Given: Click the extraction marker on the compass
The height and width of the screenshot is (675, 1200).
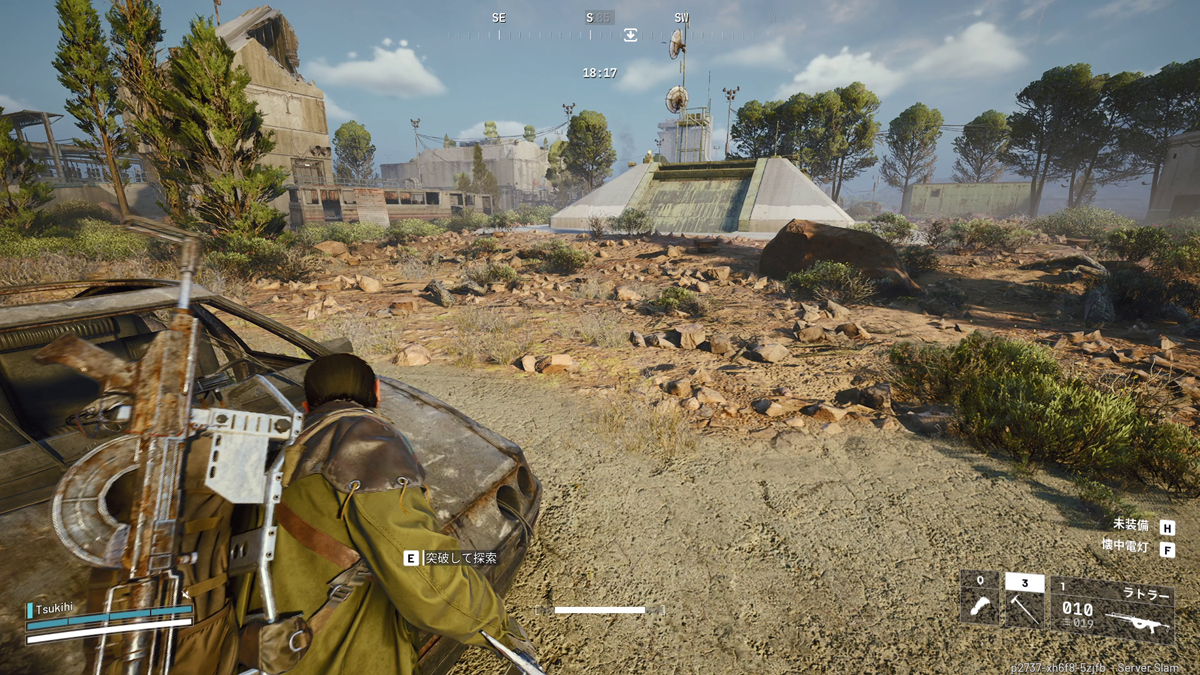Looking at the screenshot, I should 630,35.
